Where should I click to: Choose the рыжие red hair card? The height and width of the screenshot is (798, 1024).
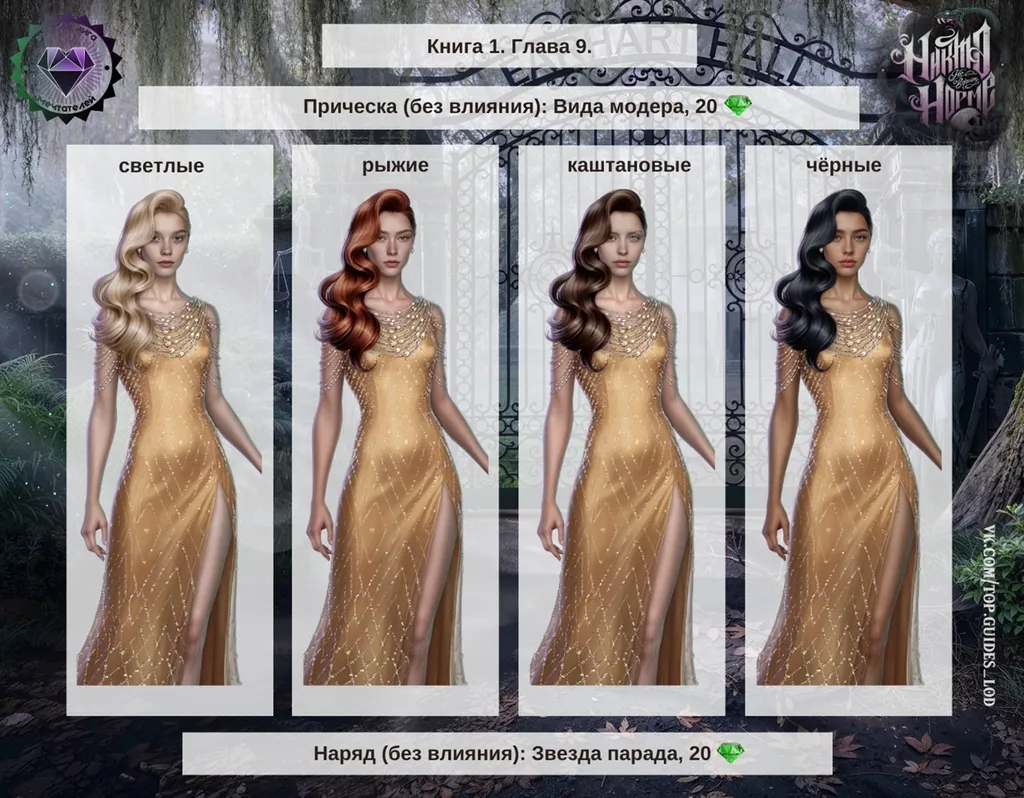[395, 430]
